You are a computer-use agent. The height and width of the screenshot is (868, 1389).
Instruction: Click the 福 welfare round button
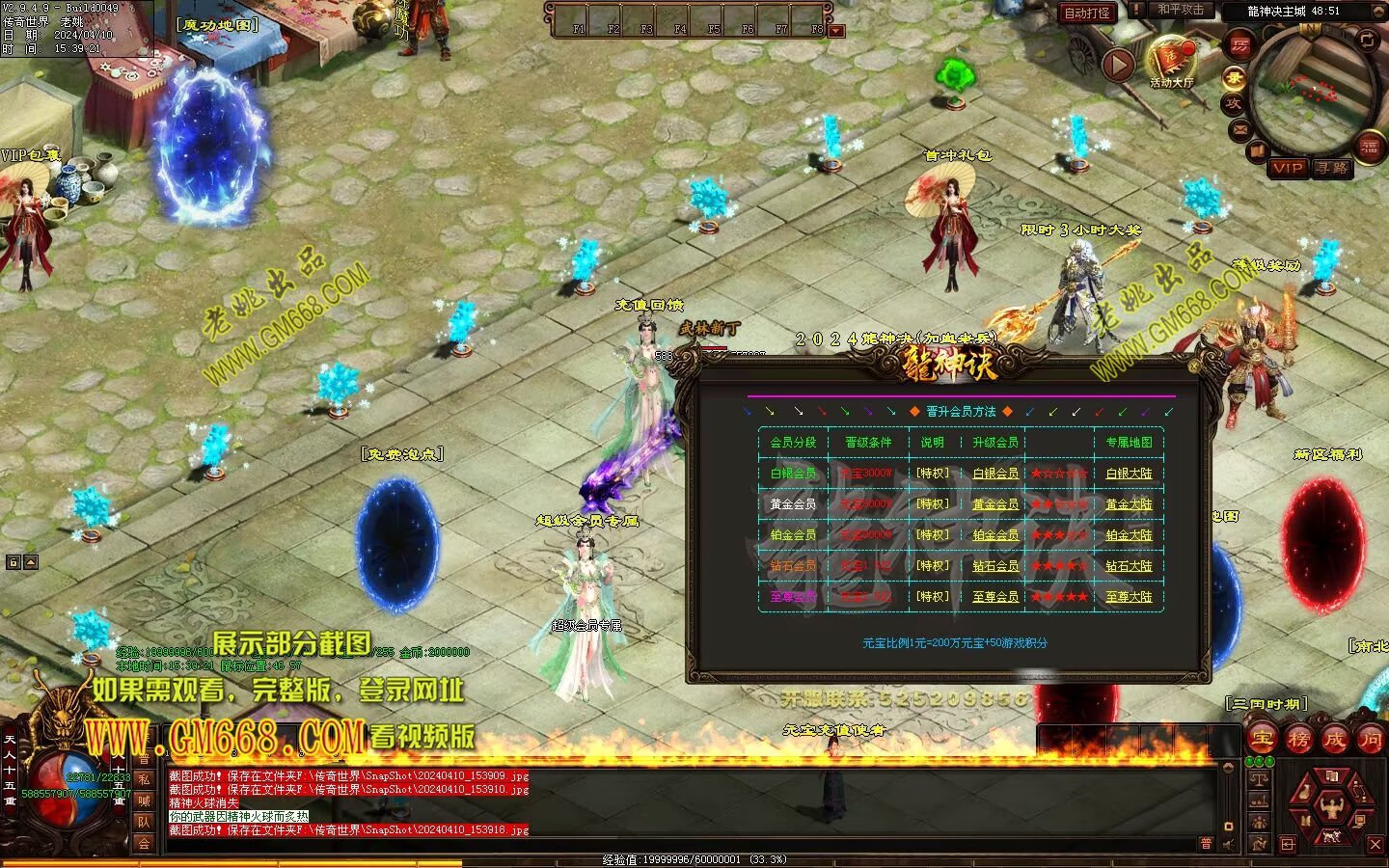click(1370, 146)
